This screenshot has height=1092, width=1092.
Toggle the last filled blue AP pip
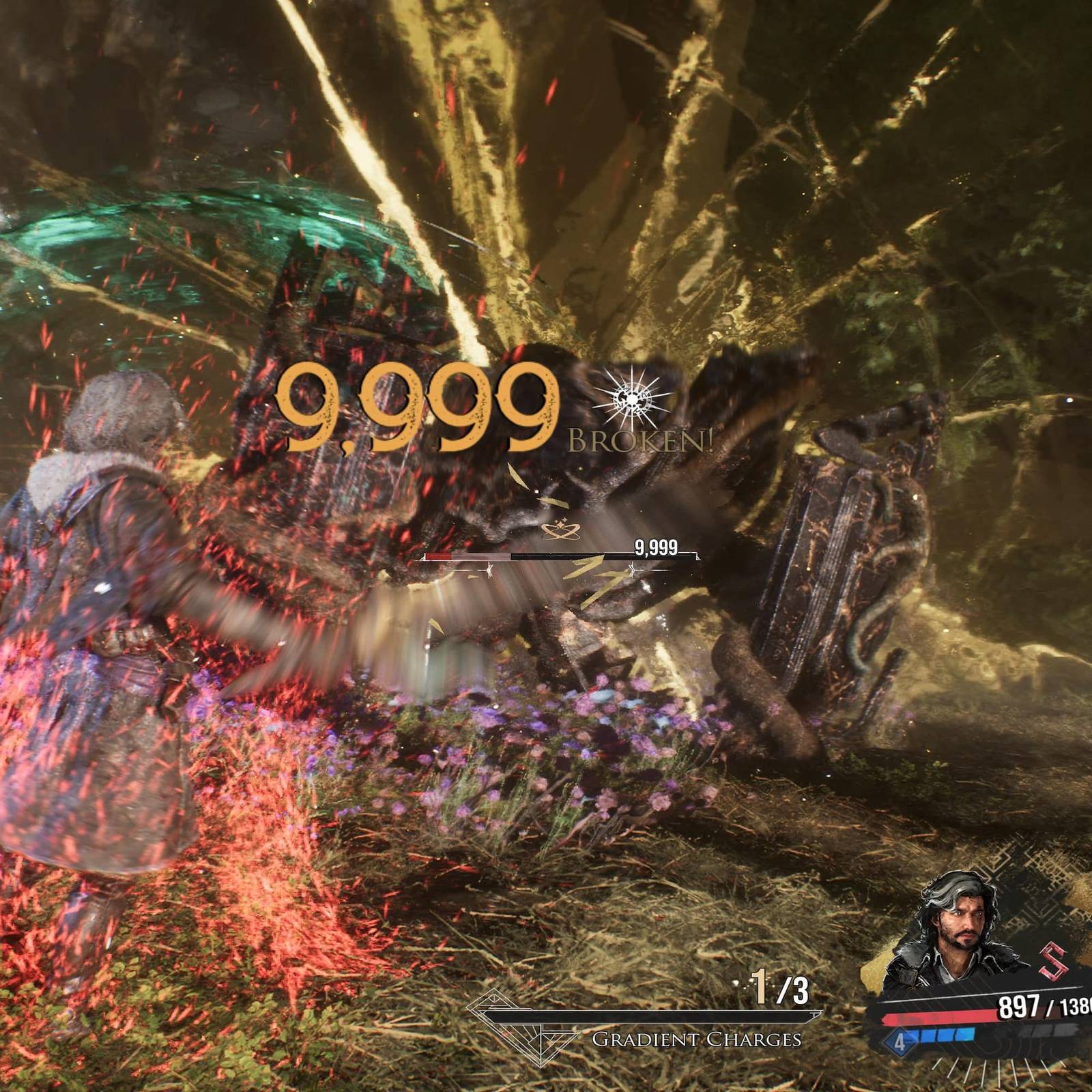tap(965, 1034)
